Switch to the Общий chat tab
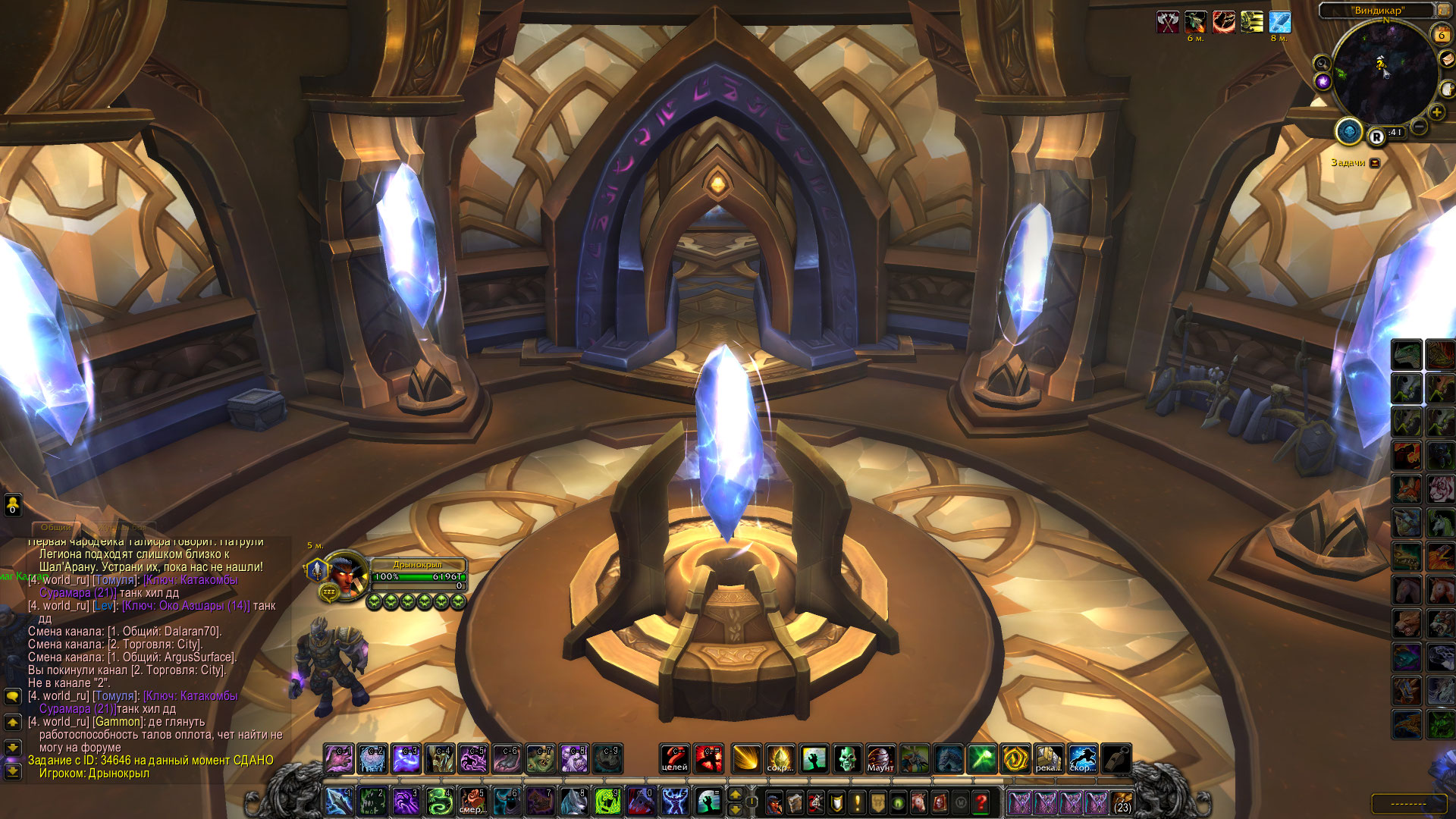The image size is (1456, 819). (x=56, y=527)
